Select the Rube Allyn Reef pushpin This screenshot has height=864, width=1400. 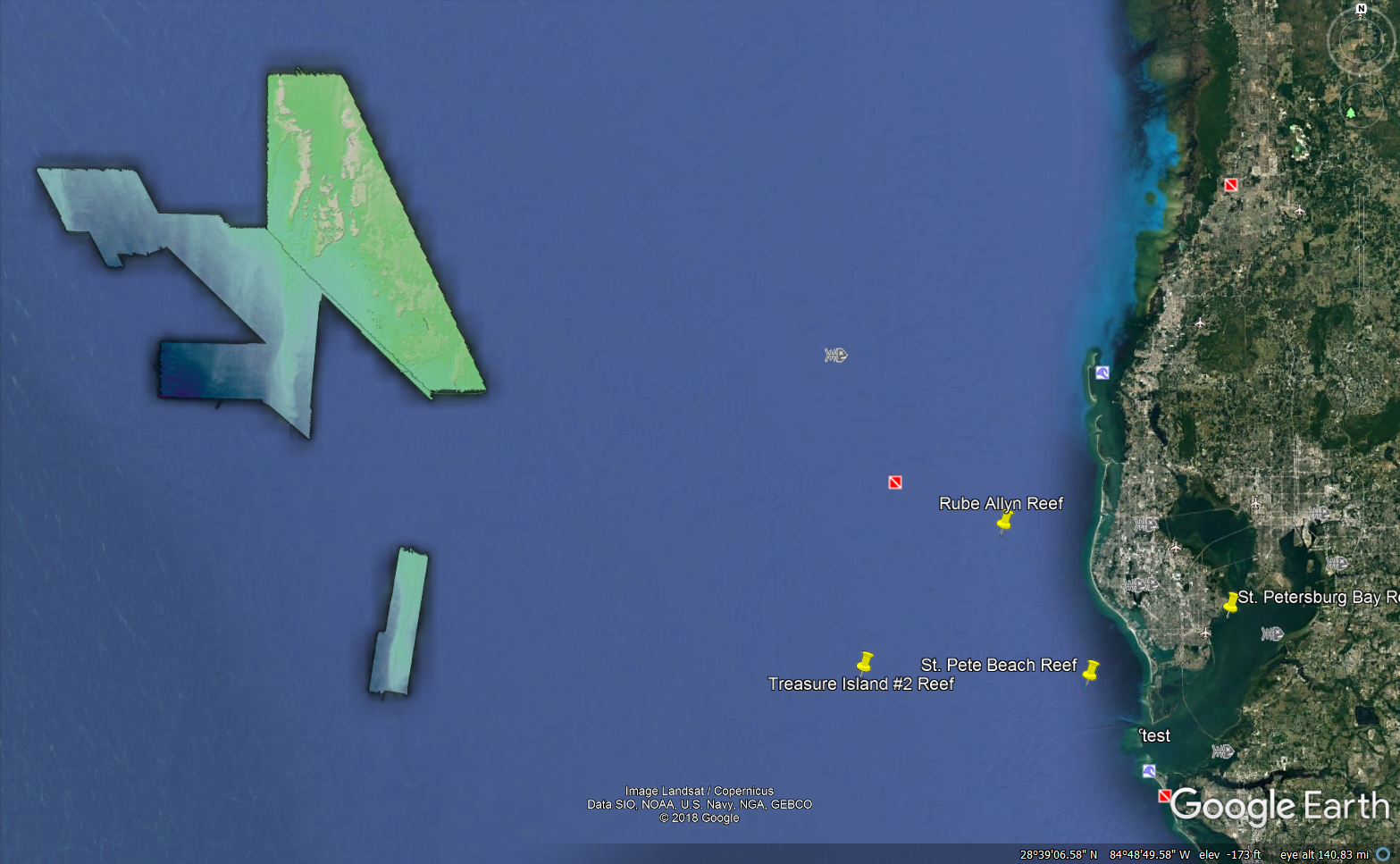coord(1002,523)
